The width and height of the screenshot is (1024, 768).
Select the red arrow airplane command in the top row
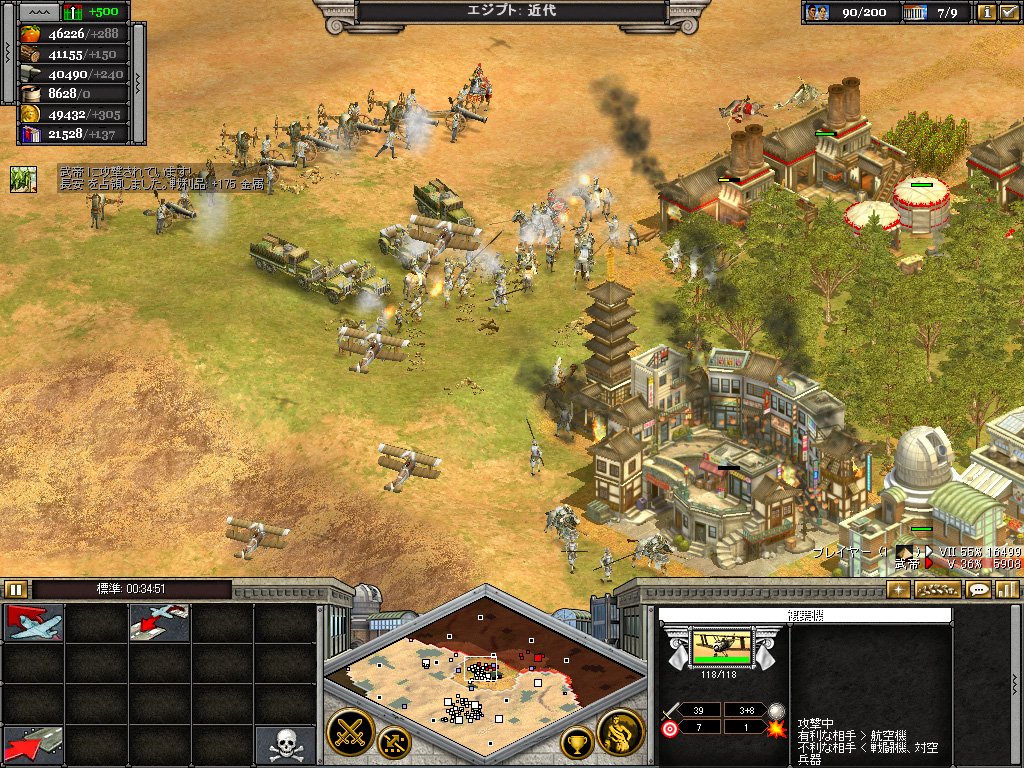tap(35, 622)
